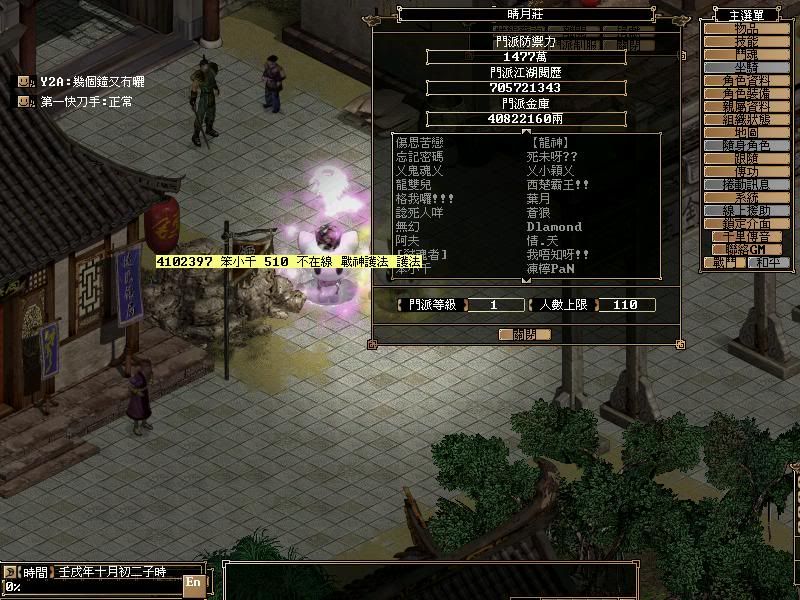This screenshot has height=600, width=800.
Task: Select guild member Dlamond in the list
Action: [x=553, y=227]
